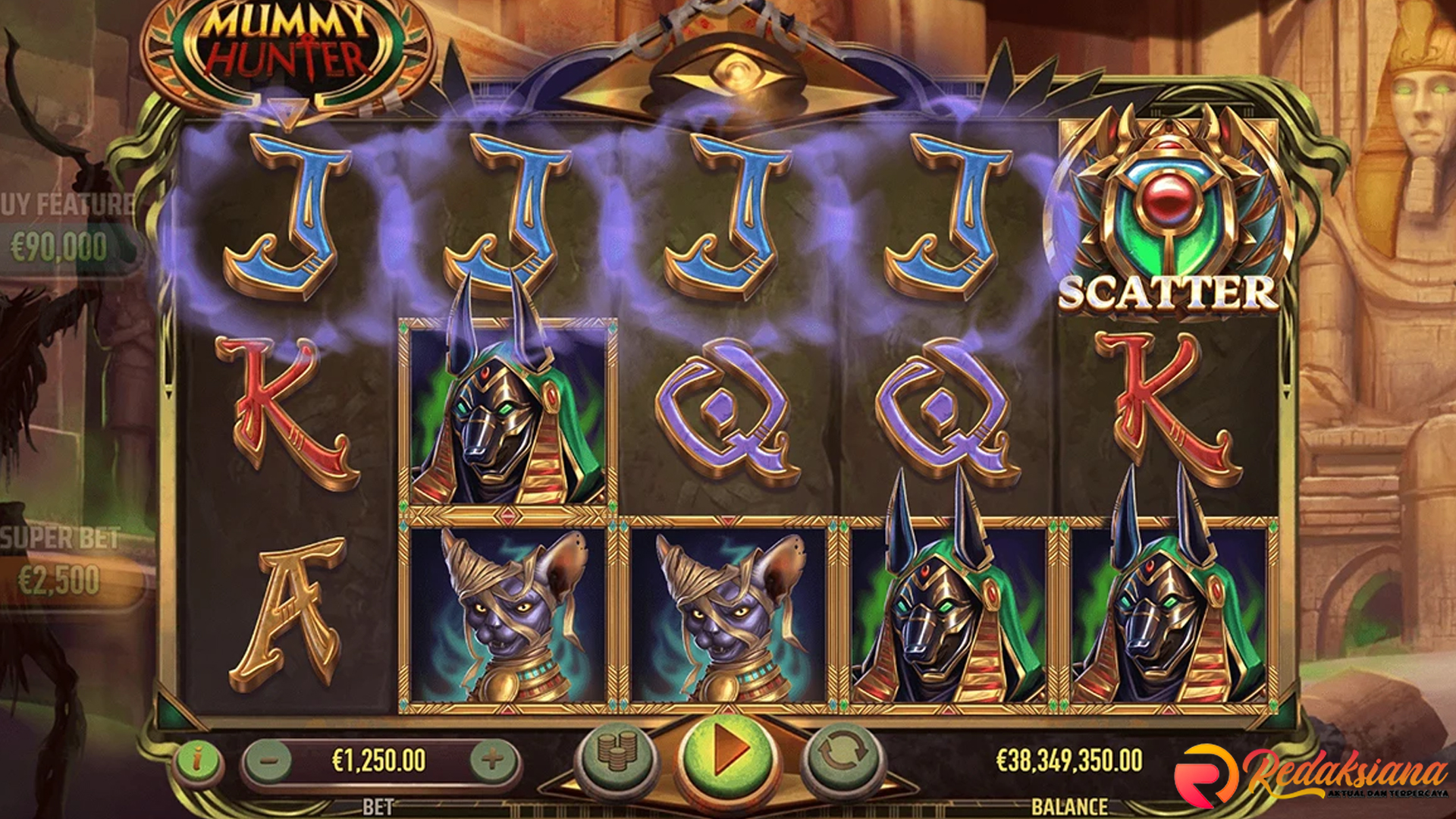Open the game info button
The height and width of the screenshot is (819, 1456).
198,759
